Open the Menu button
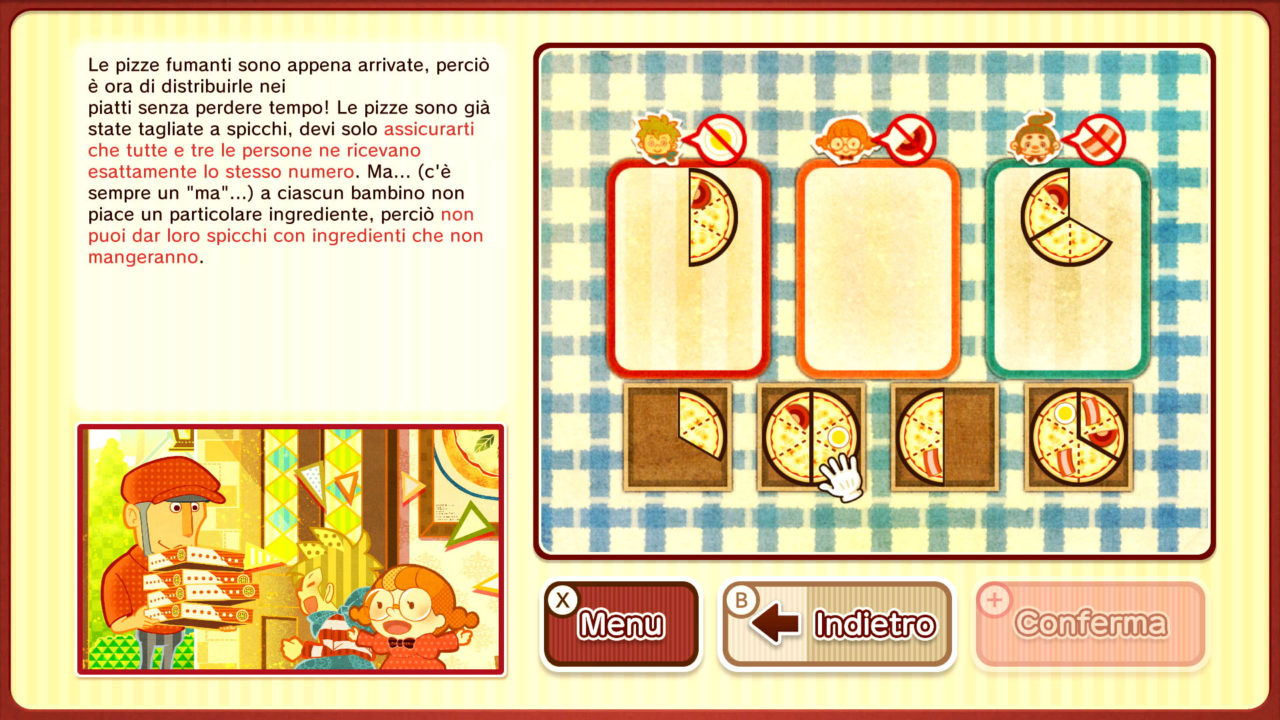This screenshot has width=1280, height=720. point(620,624)
